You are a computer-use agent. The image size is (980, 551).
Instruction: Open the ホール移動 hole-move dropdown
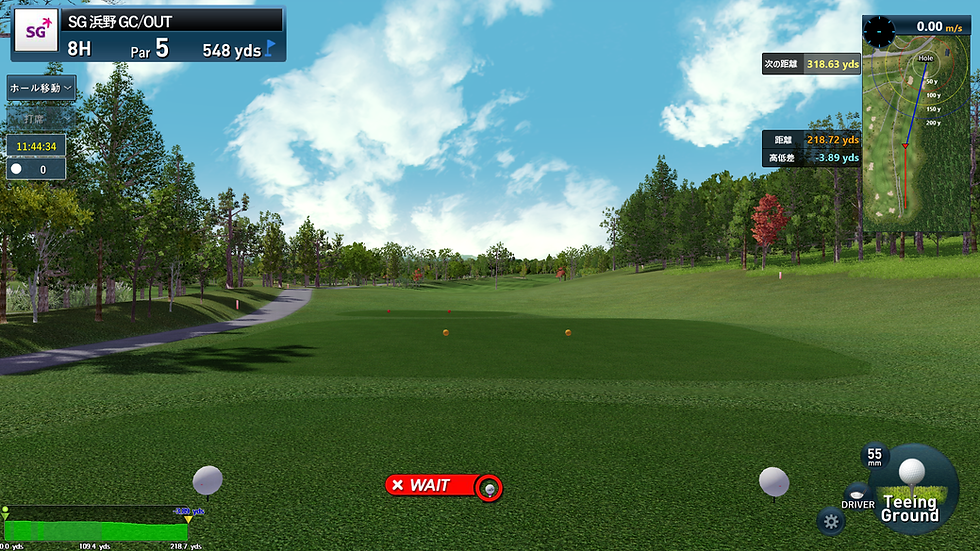point(41,88)
